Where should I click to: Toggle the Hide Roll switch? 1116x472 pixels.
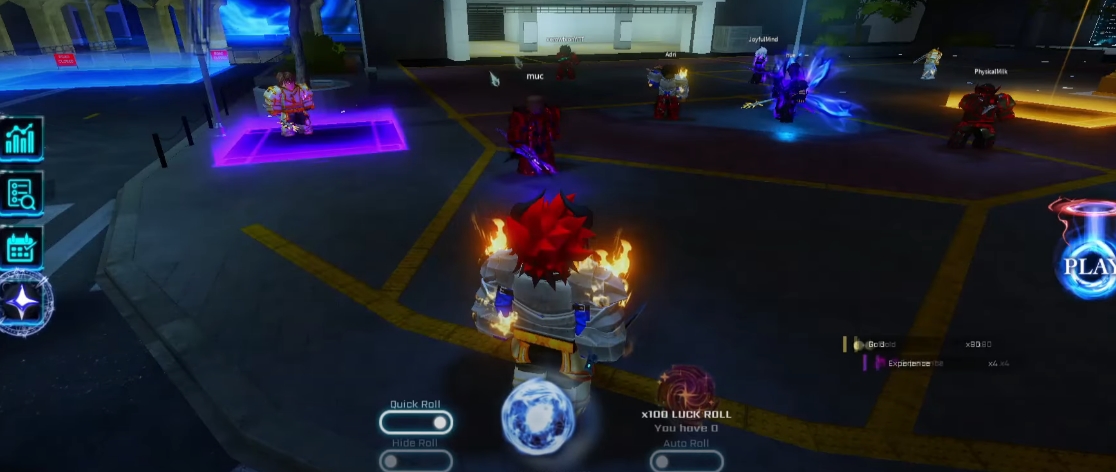tap(415, 461)
